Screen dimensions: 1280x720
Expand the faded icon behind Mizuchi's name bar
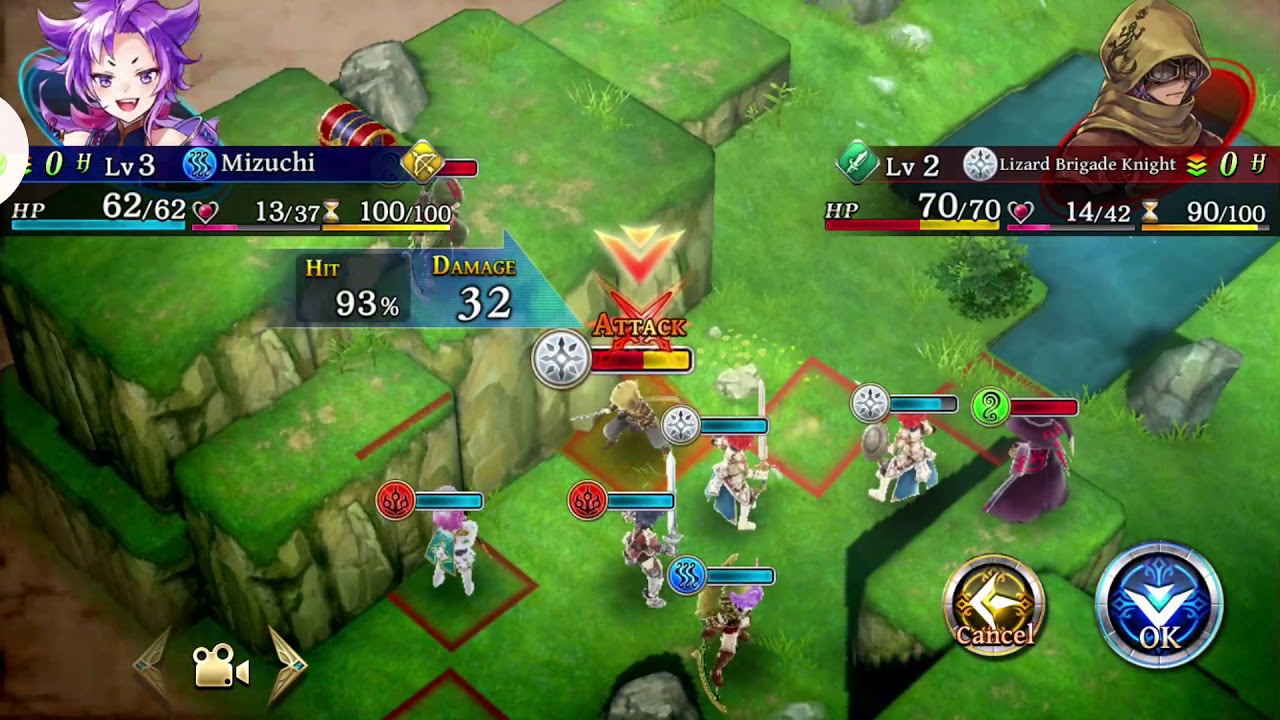coord(386,166)
